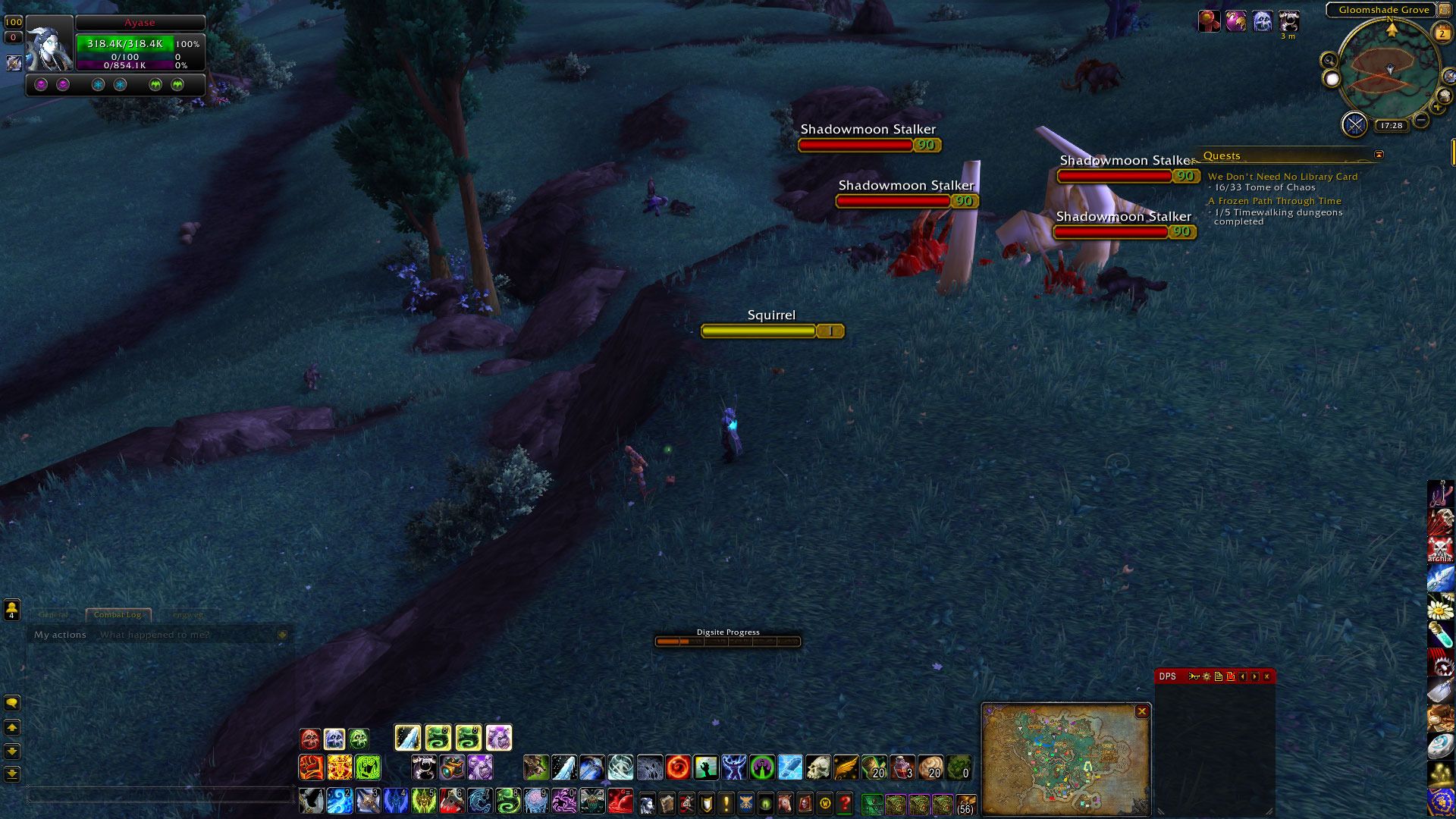Image resolution: width=1456 pixels, height=819 pixels.
Task: Open the red question mark help button
Action: (844, 802)
